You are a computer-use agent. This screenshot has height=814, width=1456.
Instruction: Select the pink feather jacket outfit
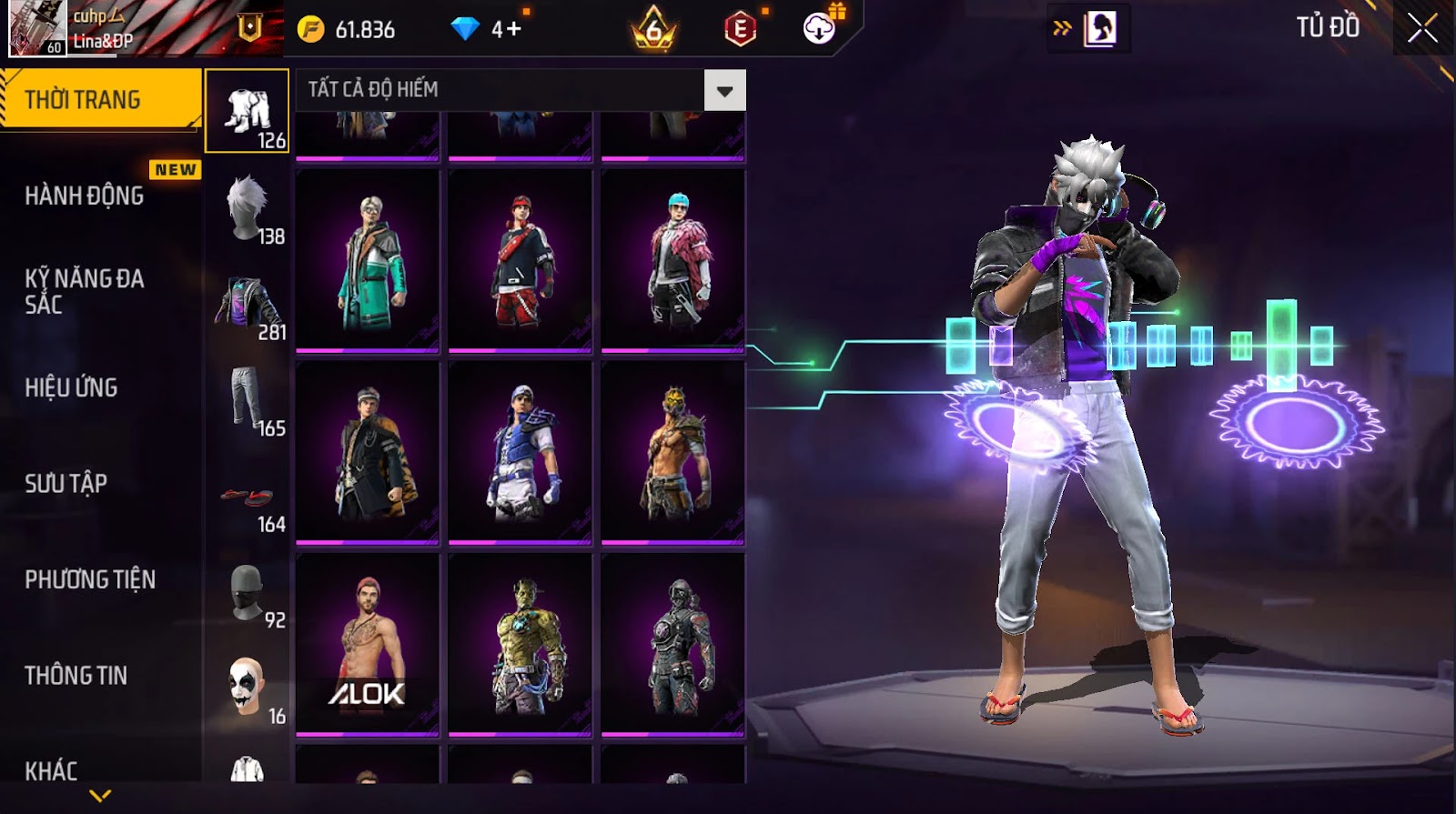click(673, 260)
